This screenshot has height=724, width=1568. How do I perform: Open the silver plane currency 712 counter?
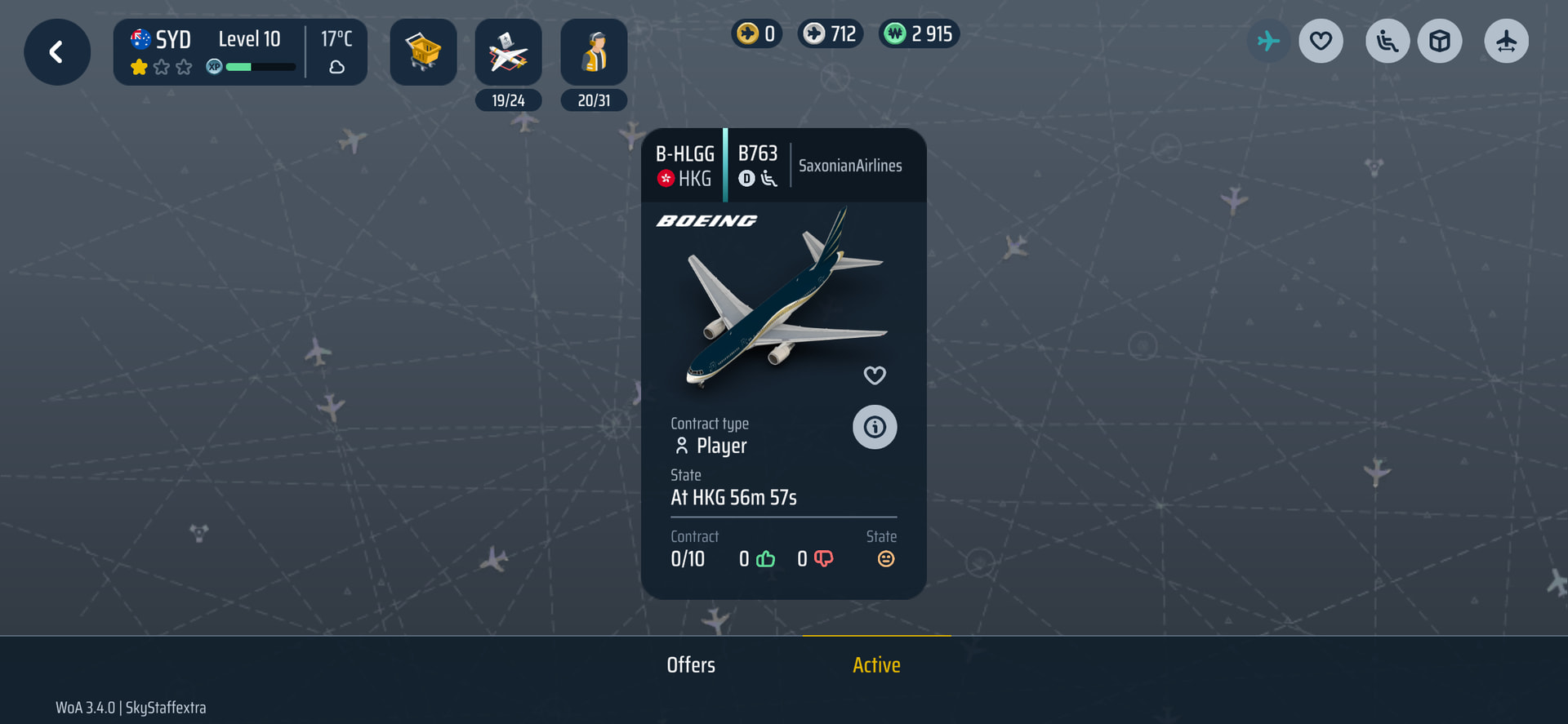point(831,33)
